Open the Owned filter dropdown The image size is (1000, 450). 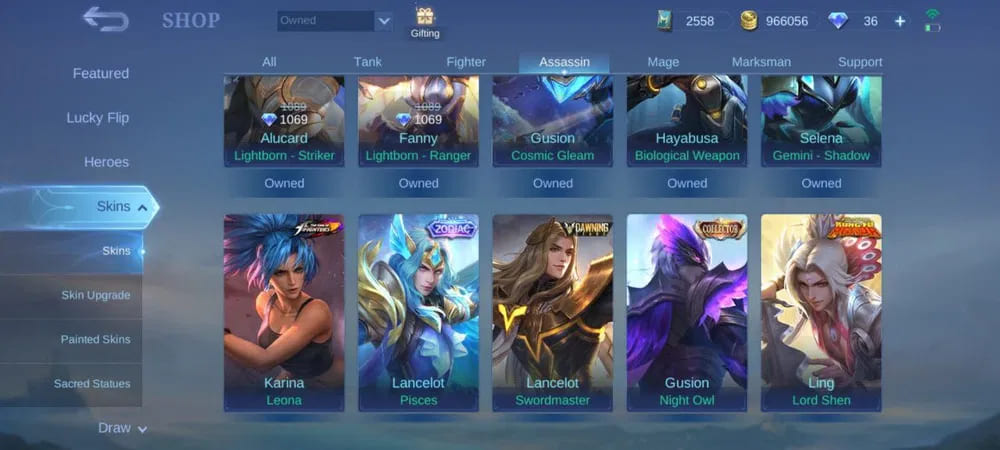pyautogui.click(x=335, y=21)
